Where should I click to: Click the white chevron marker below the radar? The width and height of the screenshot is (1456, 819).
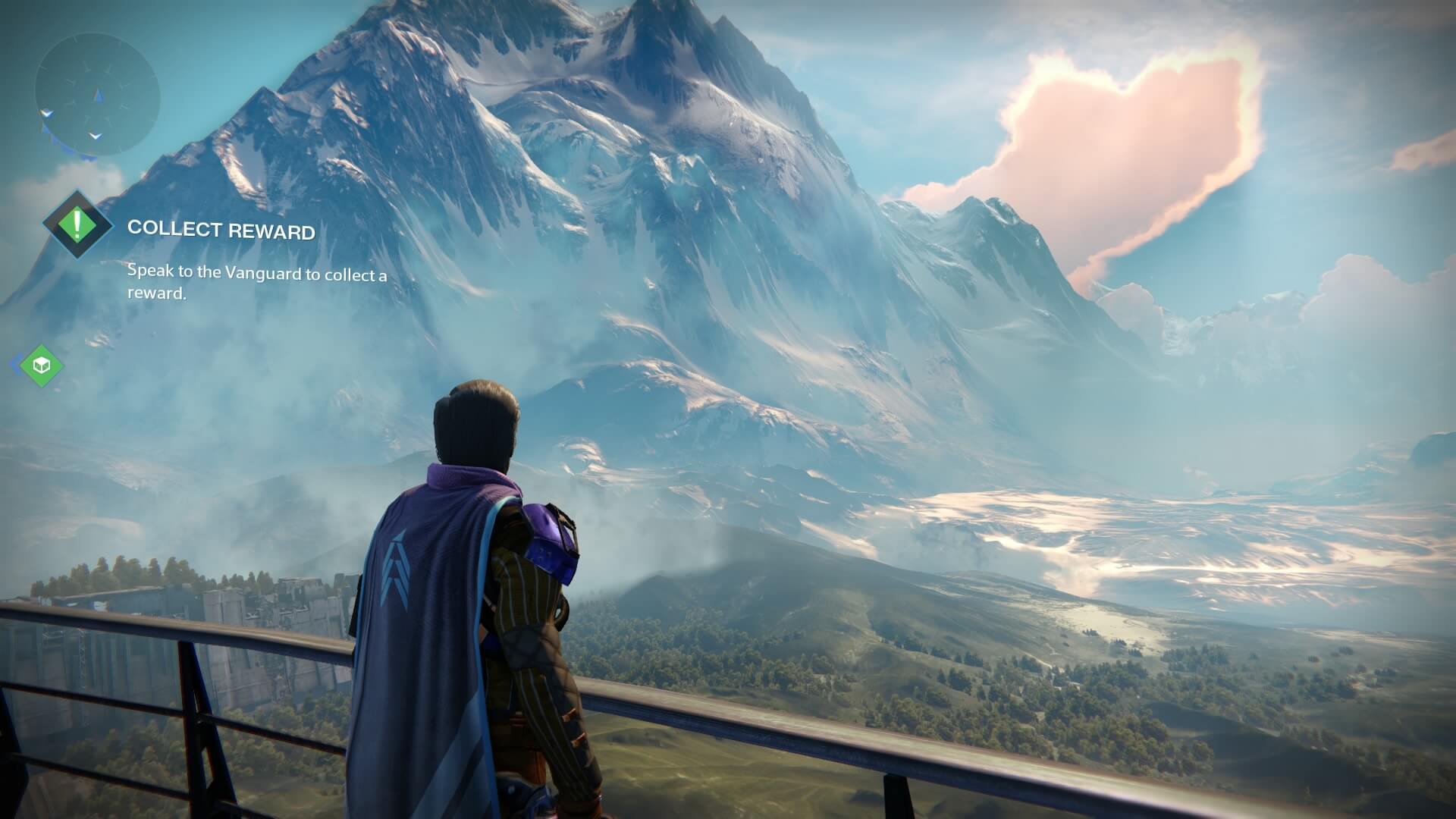point(95,136)
